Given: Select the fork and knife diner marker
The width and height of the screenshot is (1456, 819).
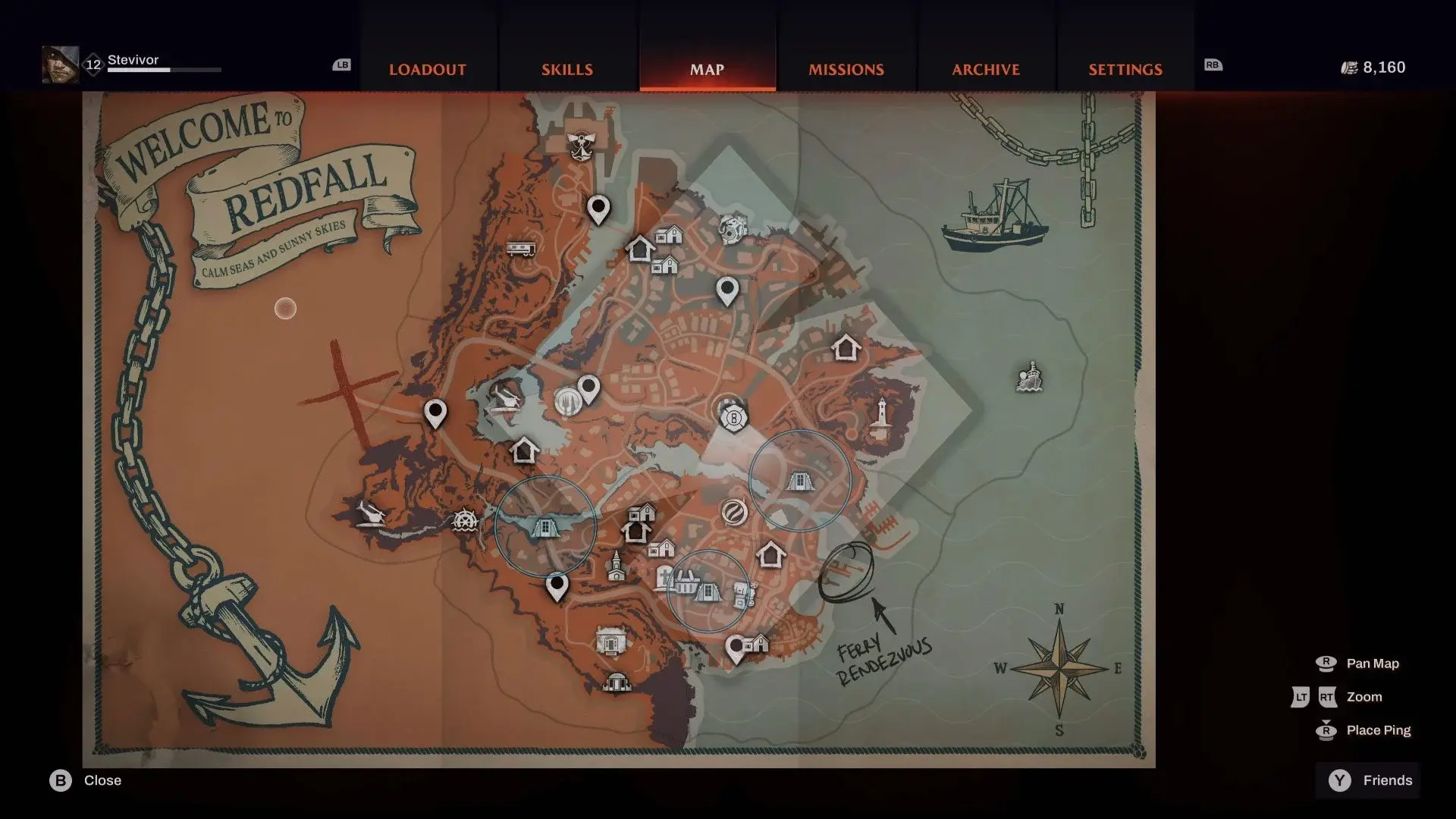Looking at the screenshot, I should pyautogui.click(x=569, y=401).
